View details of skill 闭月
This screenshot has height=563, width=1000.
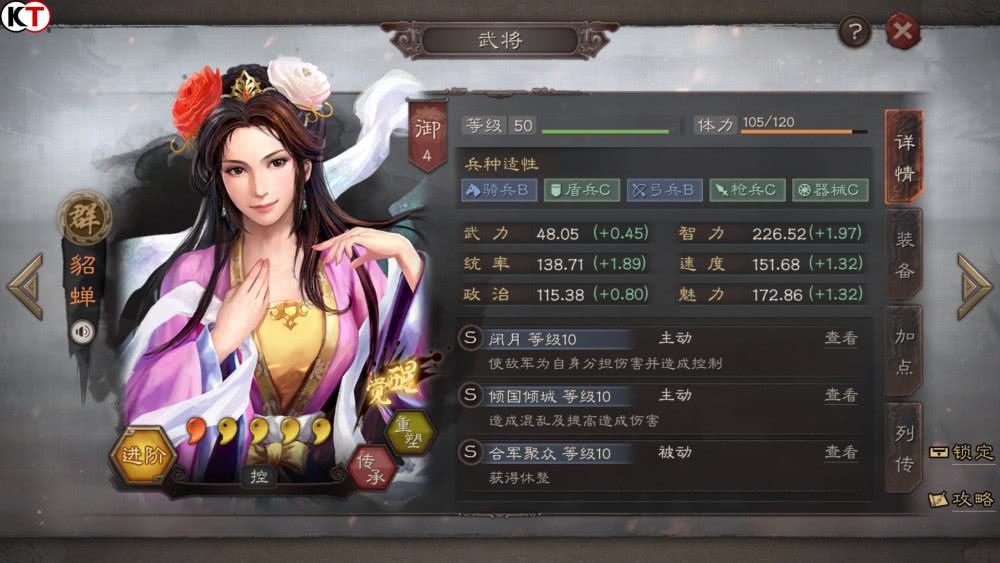click(840, 339)
